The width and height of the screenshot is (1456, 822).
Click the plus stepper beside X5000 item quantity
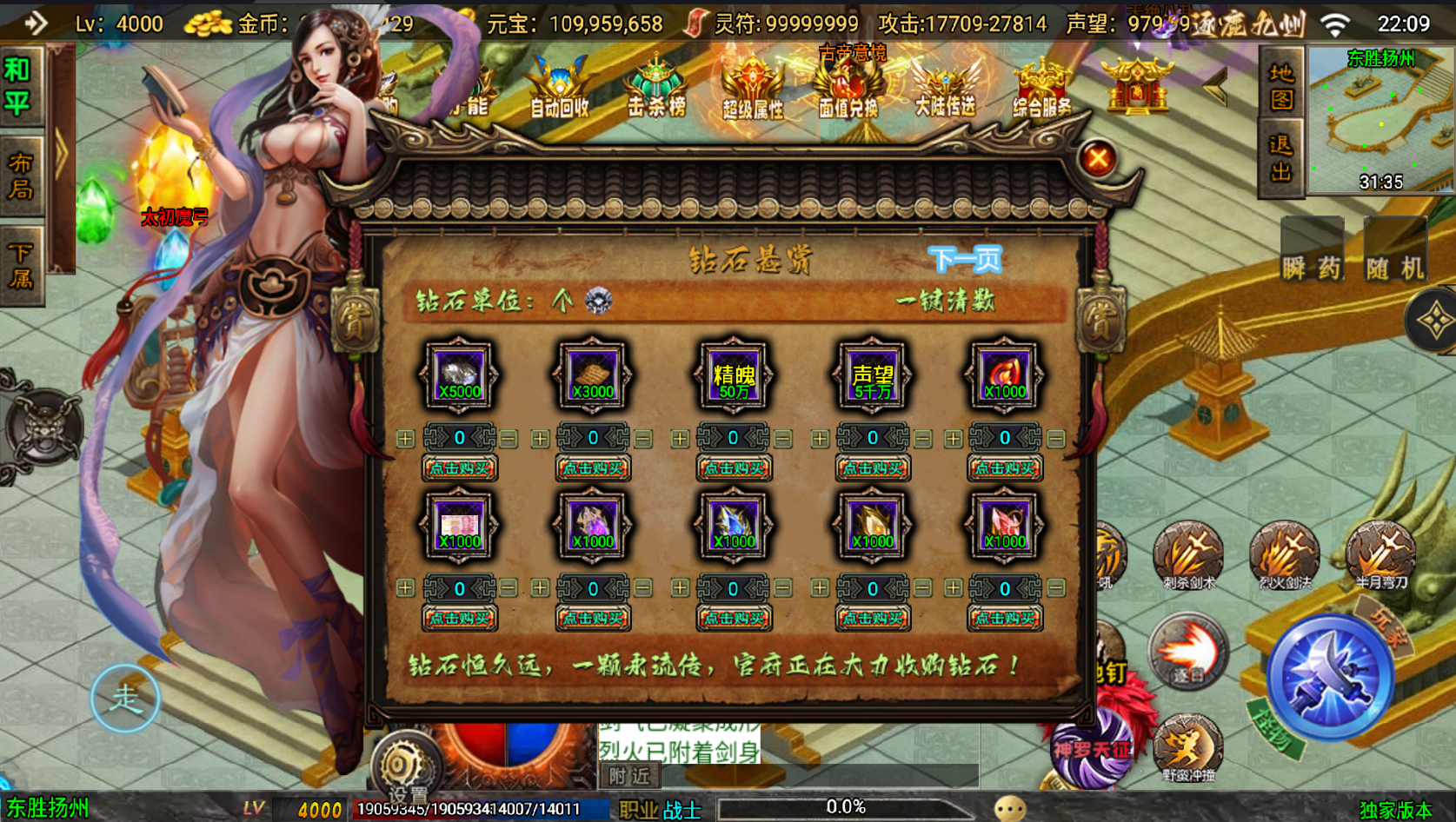(x=404, y=438)
